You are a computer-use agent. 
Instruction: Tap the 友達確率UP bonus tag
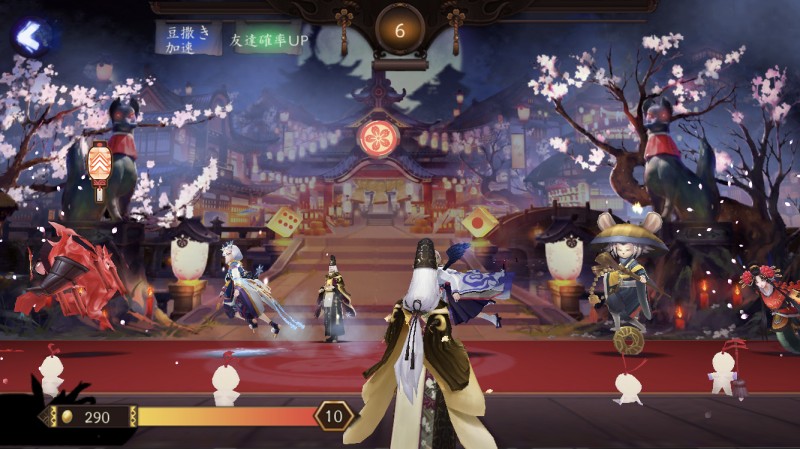point(264,39)
